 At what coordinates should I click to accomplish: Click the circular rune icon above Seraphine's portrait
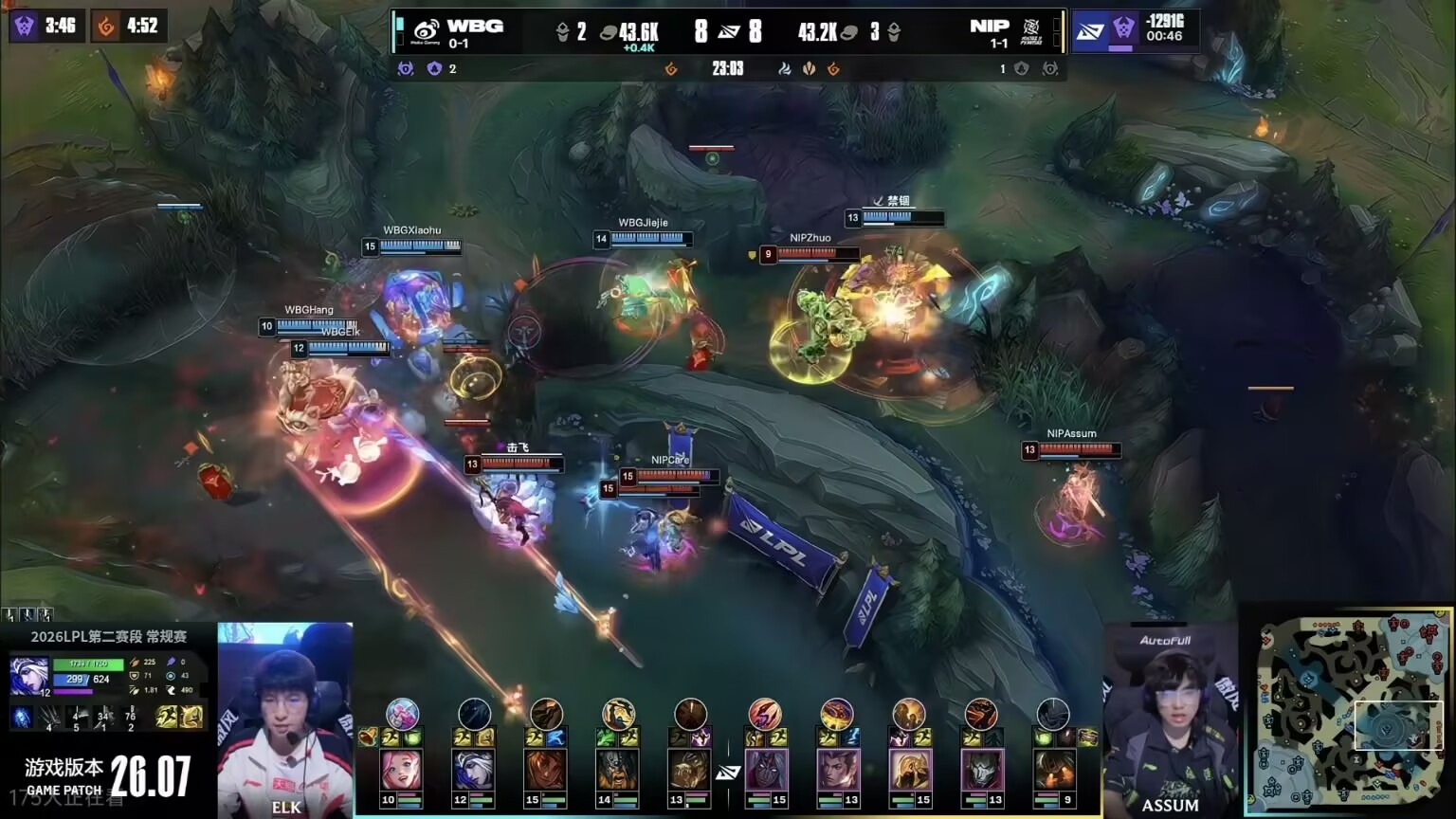(402, 713)
